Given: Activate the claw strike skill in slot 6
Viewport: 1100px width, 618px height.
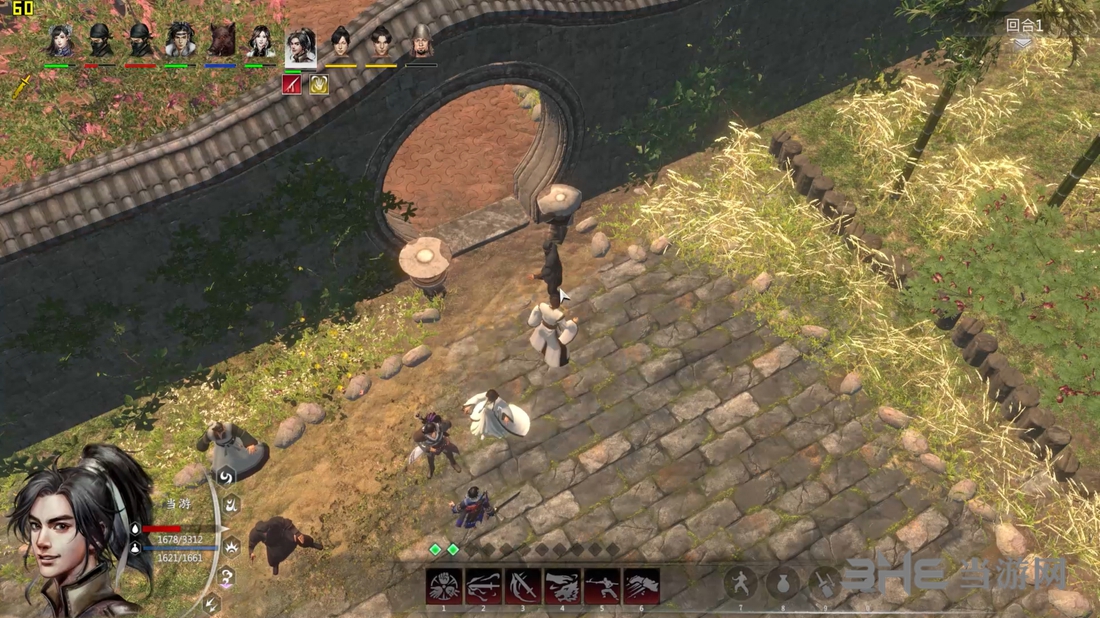Looking at the screenshot, I should pyautogui.click(x=641, y=586).
